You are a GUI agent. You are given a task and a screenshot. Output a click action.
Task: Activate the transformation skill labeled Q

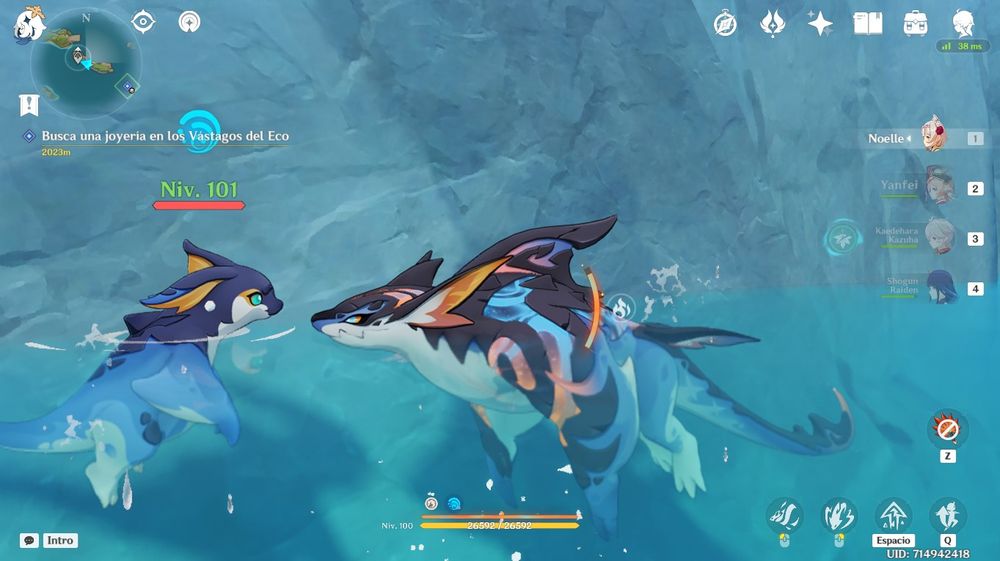[947, 516]
